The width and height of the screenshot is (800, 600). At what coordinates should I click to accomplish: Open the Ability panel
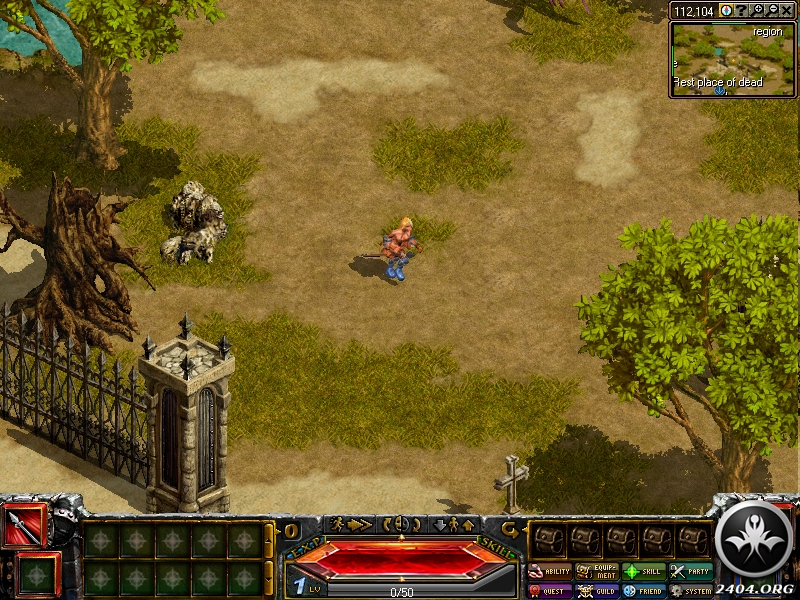550,572
